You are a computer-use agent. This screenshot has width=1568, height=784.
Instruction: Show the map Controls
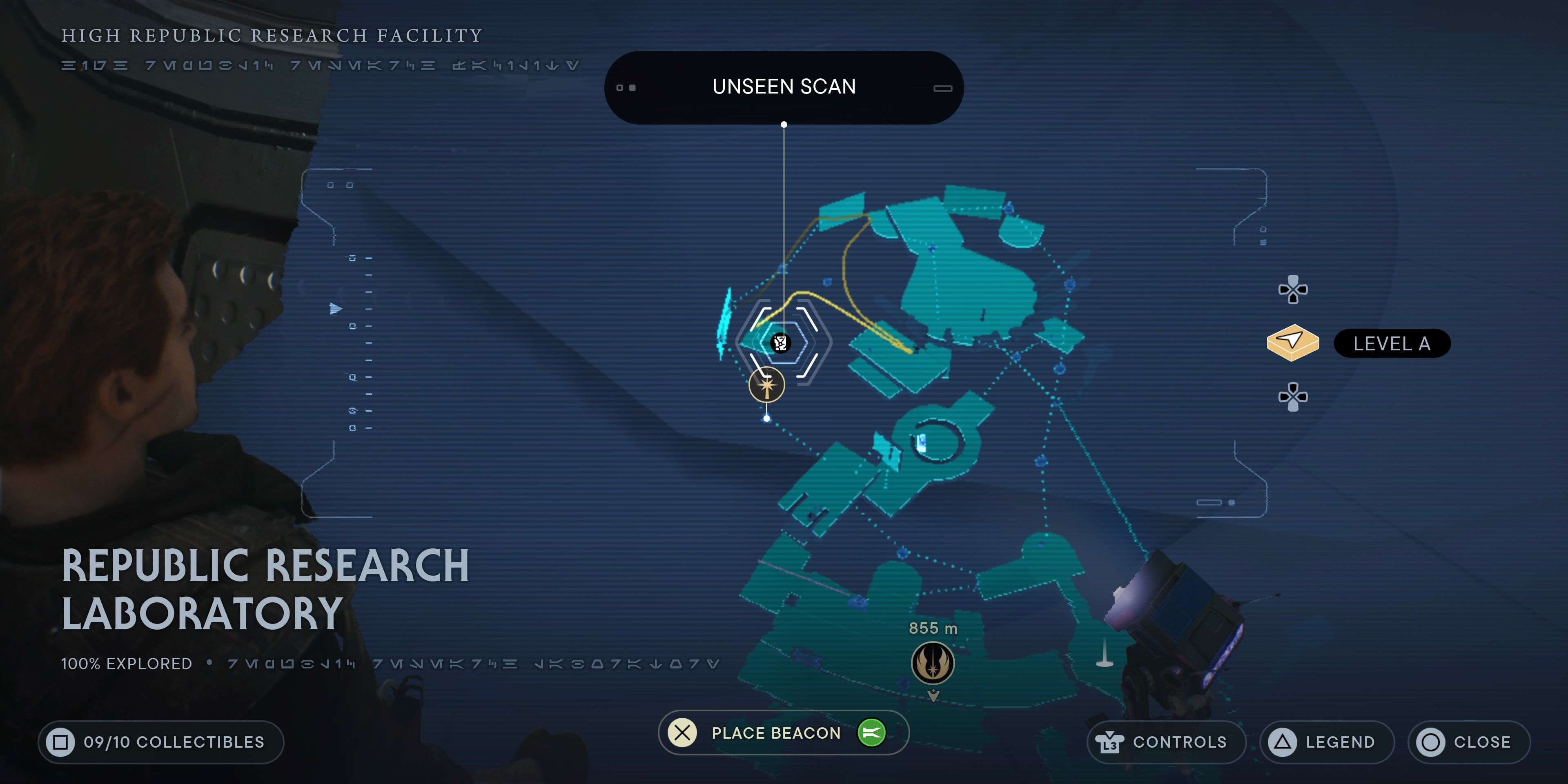click(x=1166, y=742)
